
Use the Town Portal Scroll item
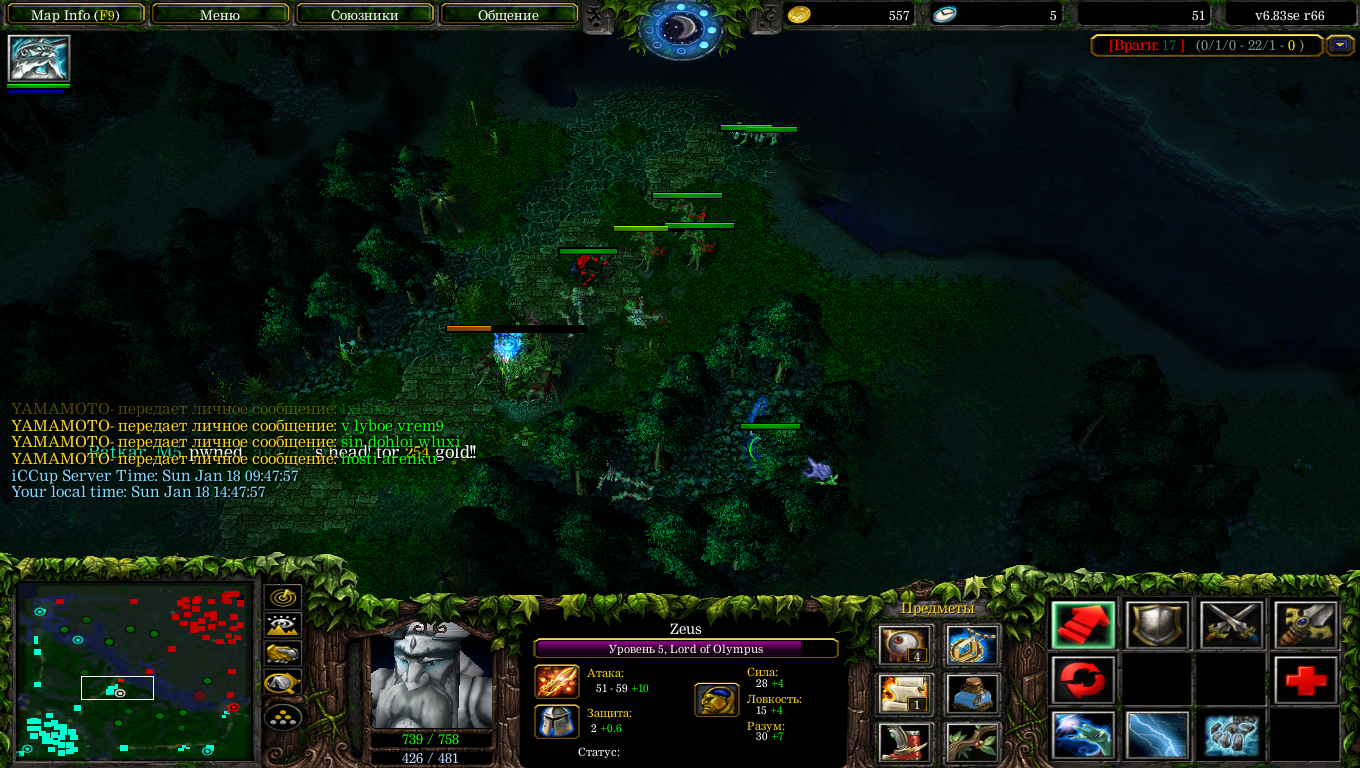[906, 694]
